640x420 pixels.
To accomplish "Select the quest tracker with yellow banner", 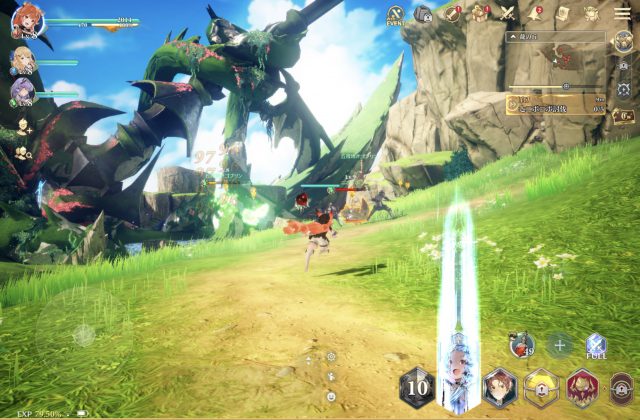I will (x=556, y=104).
